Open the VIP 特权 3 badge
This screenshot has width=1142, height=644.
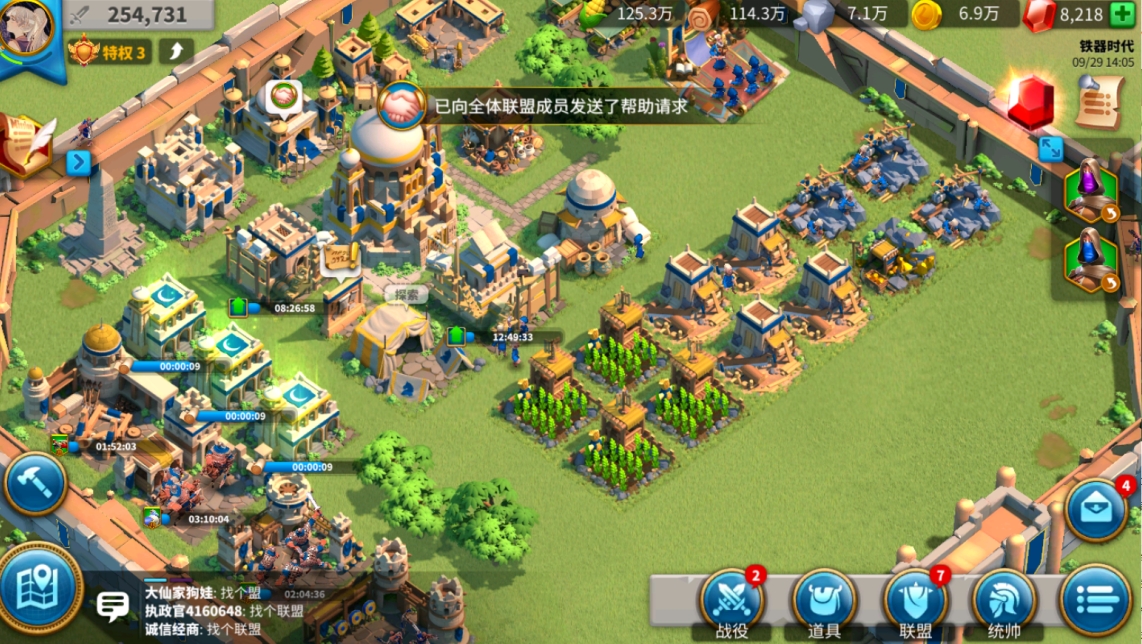coord(110,52)
